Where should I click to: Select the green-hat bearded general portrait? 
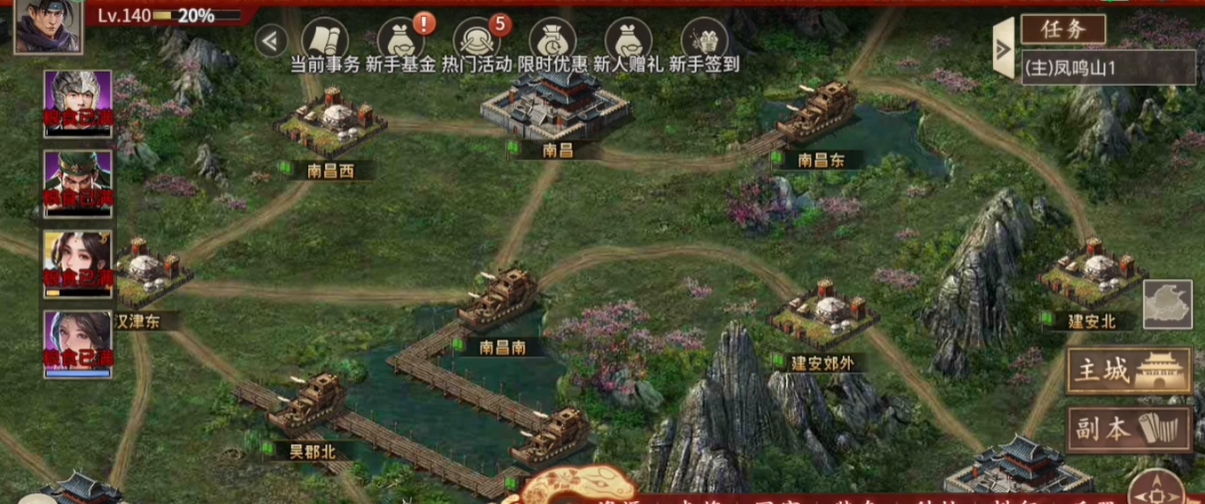pyautogui.click(x=78, y=182)
